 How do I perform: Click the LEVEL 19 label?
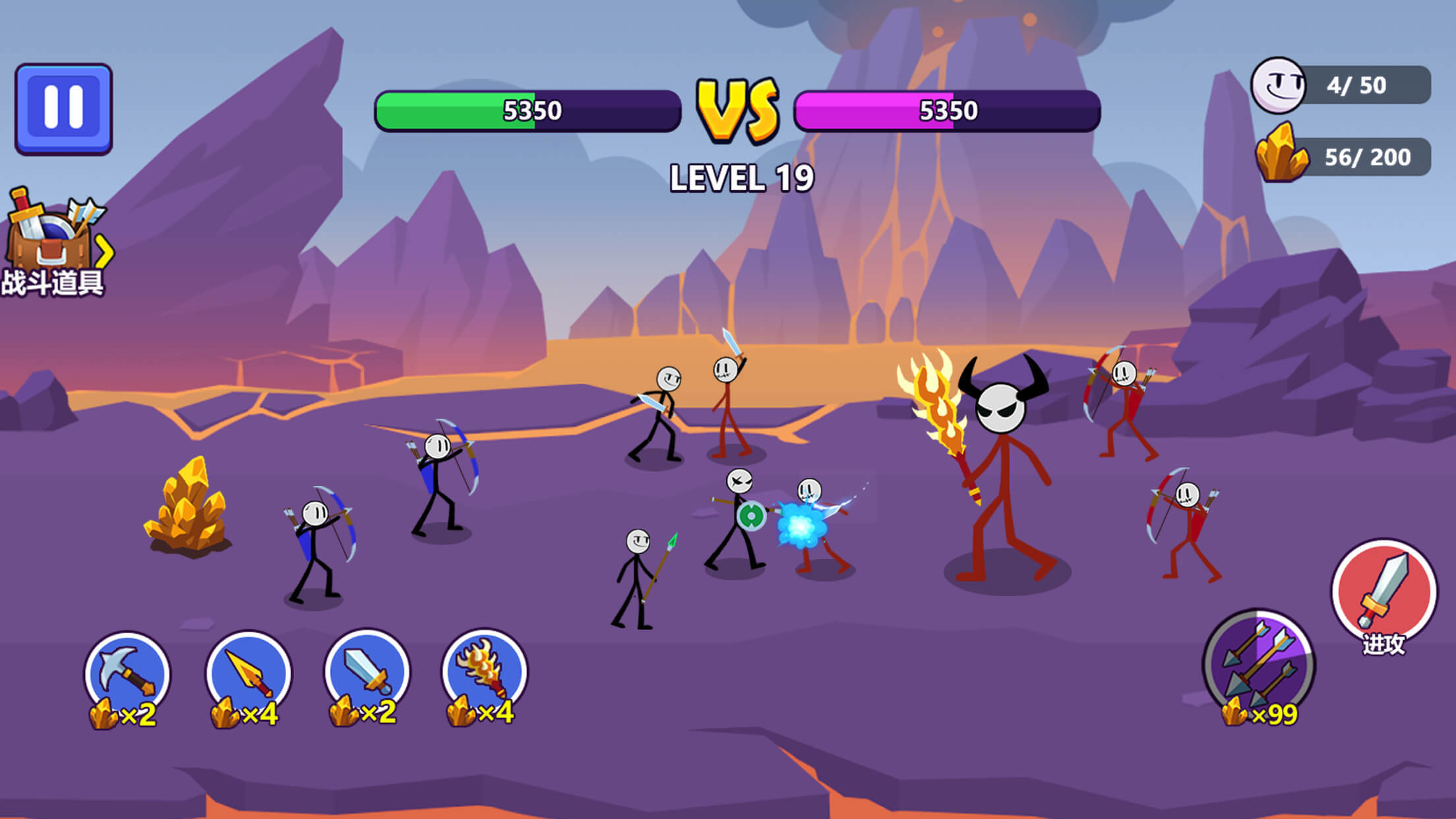pyautogui.click(x=740, y=177)
